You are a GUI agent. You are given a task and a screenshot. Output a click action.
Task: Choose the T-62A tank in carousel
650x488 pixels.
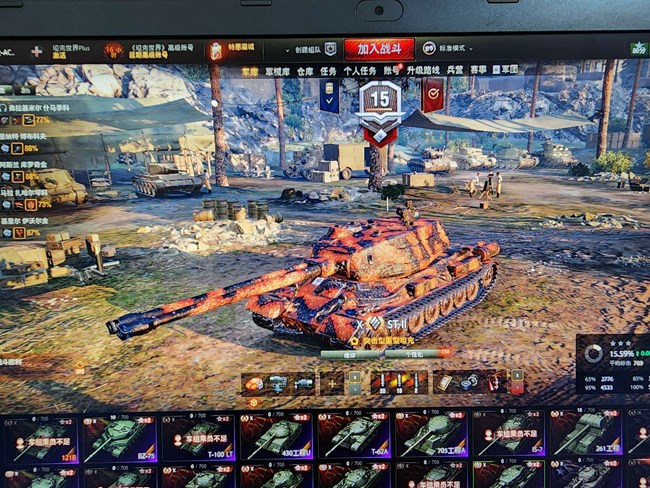(x=353, y=438)
